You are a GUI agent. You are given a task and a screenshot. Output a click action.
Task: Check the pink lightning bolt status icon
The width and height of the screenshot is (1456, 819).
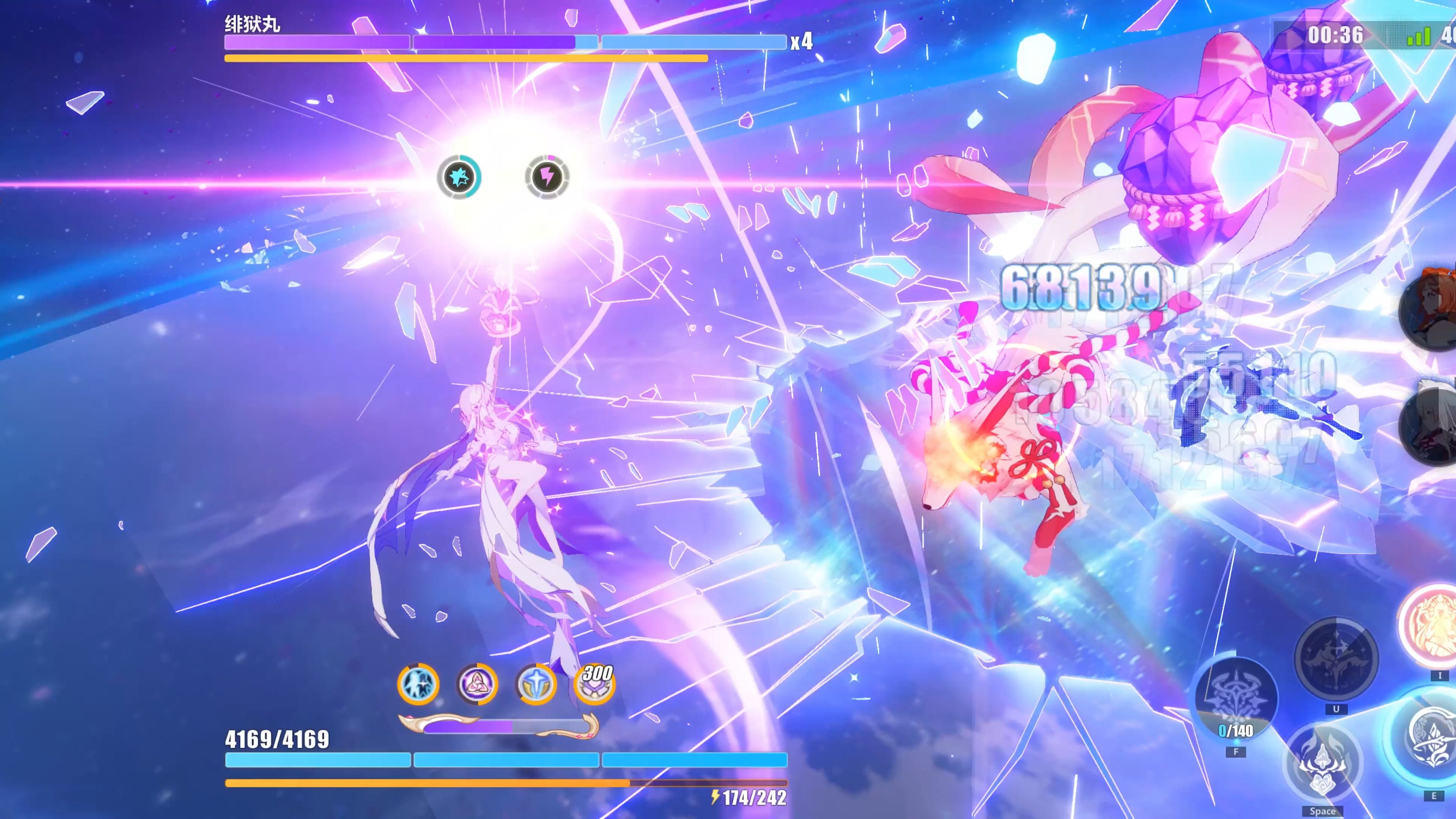pyautogui.click(x=546, y=177)
